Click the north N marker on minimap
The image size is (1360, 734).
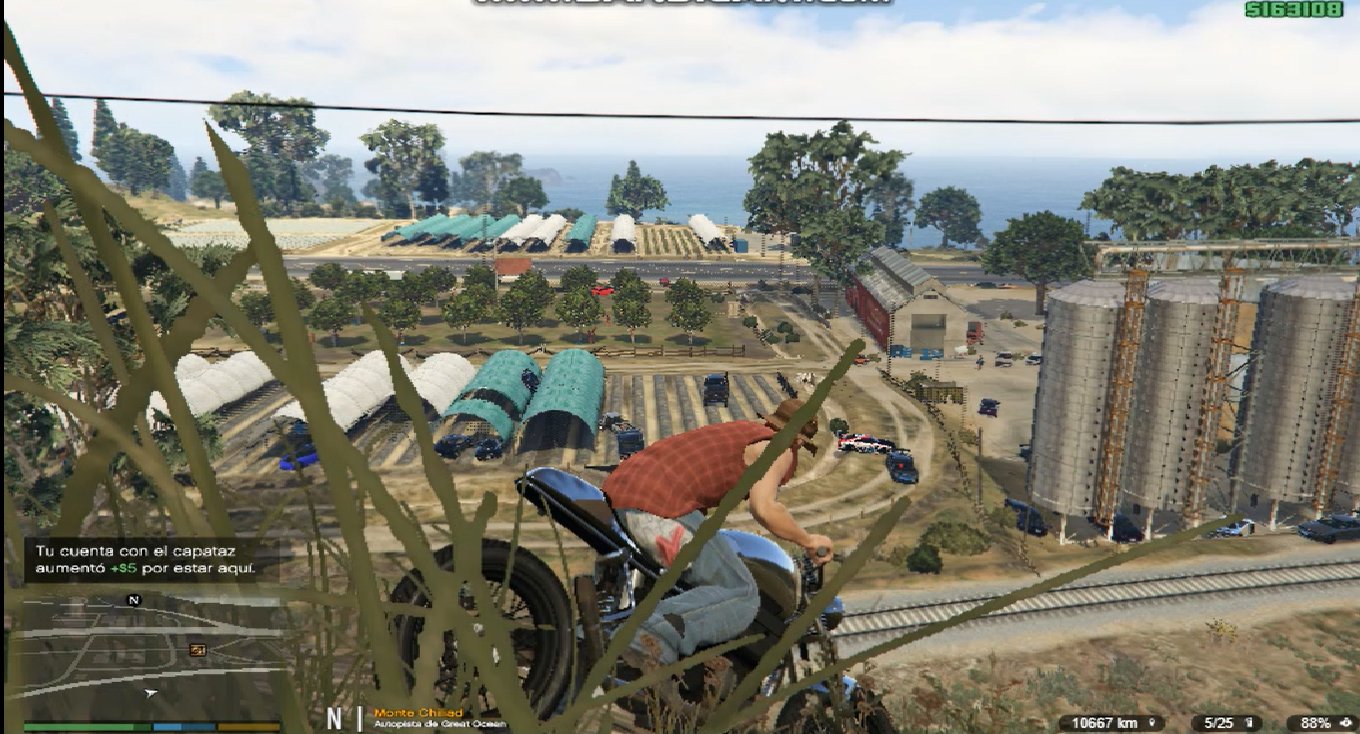tap(134, 600)
